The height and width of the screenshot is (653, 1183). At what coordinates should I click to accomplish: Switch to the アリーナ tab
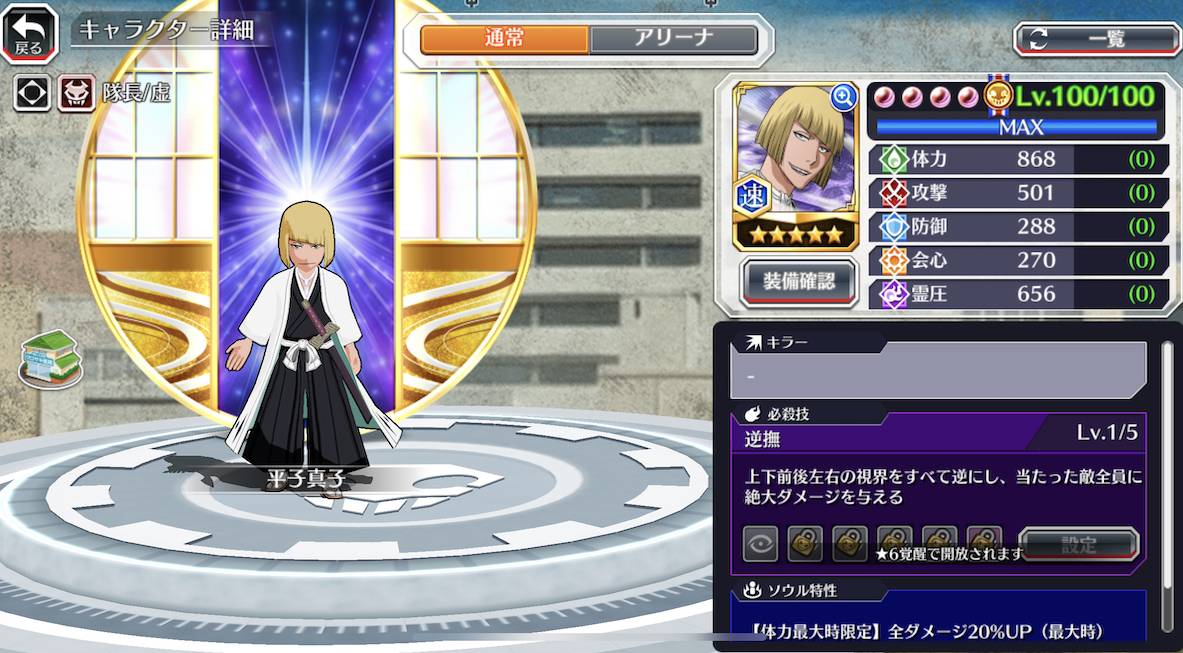[673, 39]
